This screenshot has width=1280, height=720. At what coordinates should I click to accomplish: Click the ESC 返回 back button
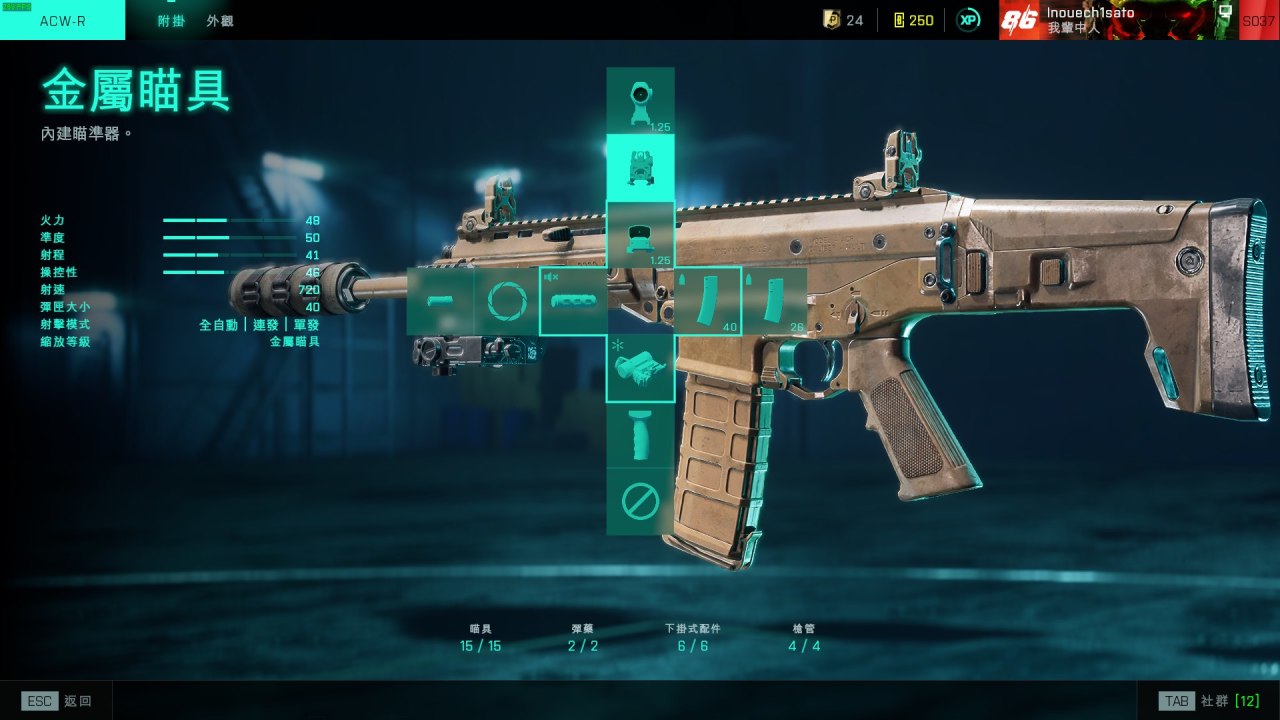pyautogui.click(x=57, y=701)
